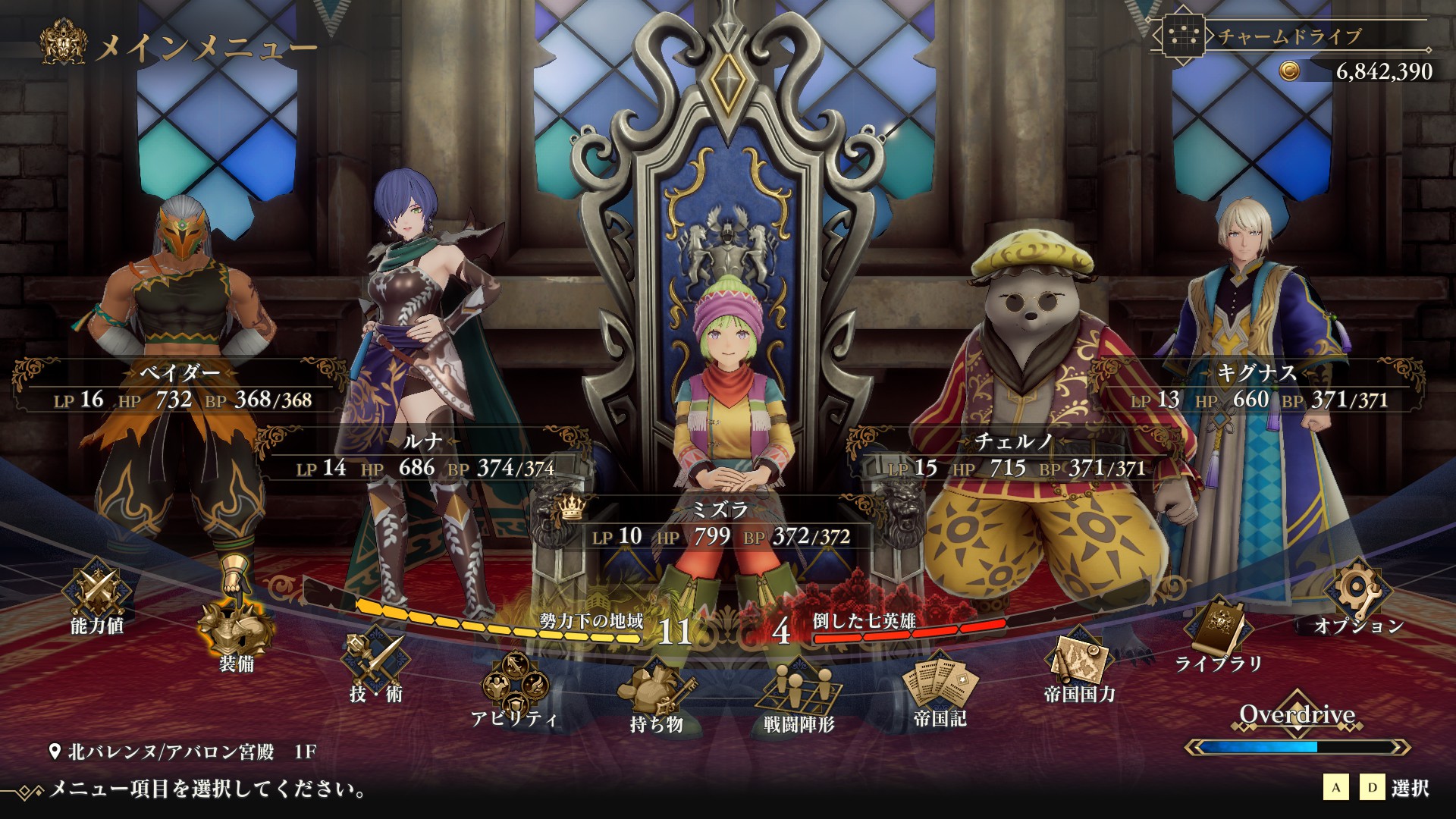The width and height of the screenshot is (1456, 819).
Task: Select party member キグナス status panel
Action: [1259, 387]
